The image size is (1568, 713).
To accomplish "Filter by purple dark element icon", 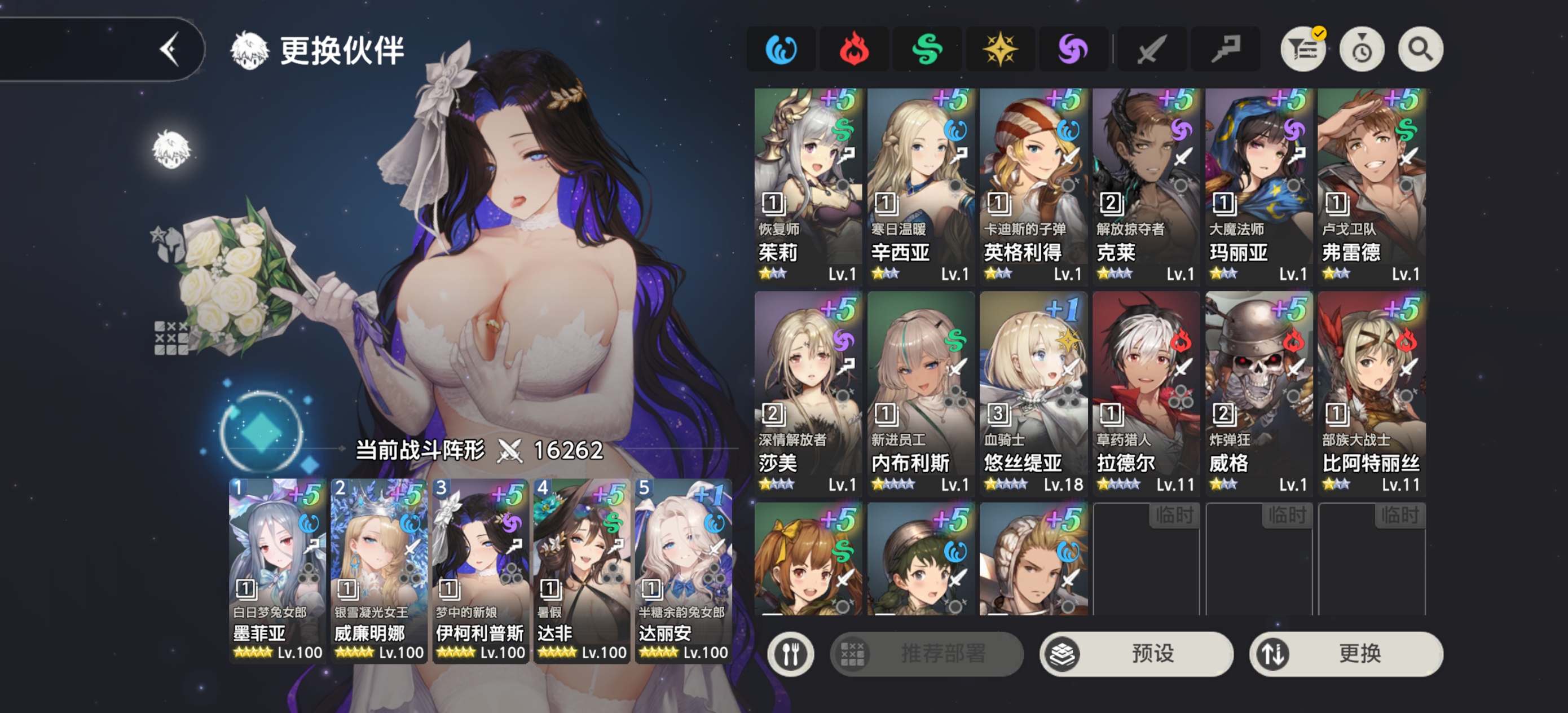I will pyautogui.click(x=1073, y=49).
